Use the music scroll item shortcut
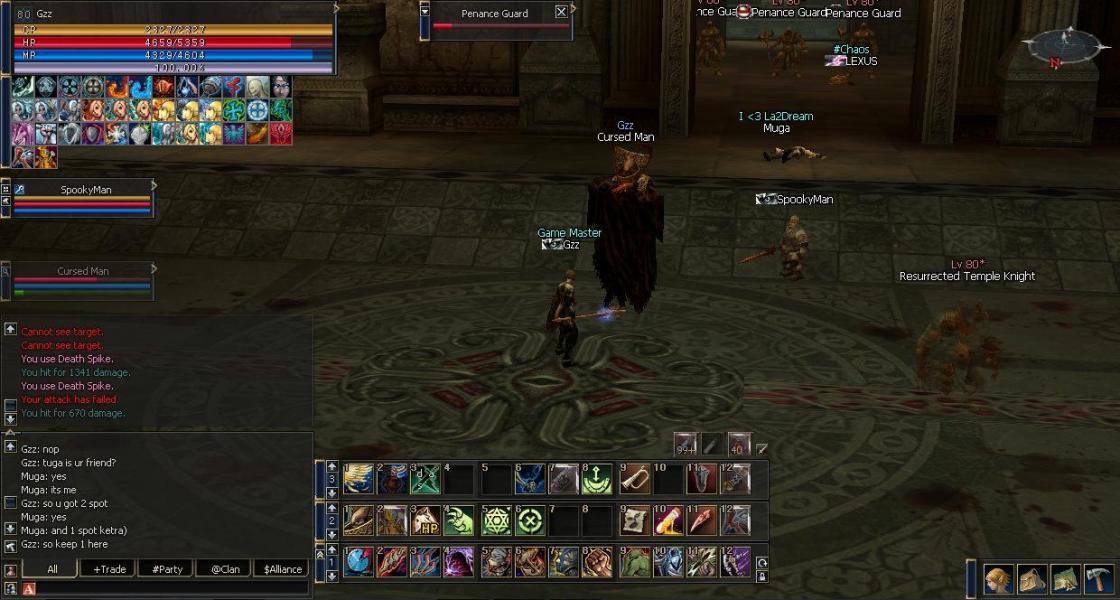The image size is (1120, 600). (634, 520)
